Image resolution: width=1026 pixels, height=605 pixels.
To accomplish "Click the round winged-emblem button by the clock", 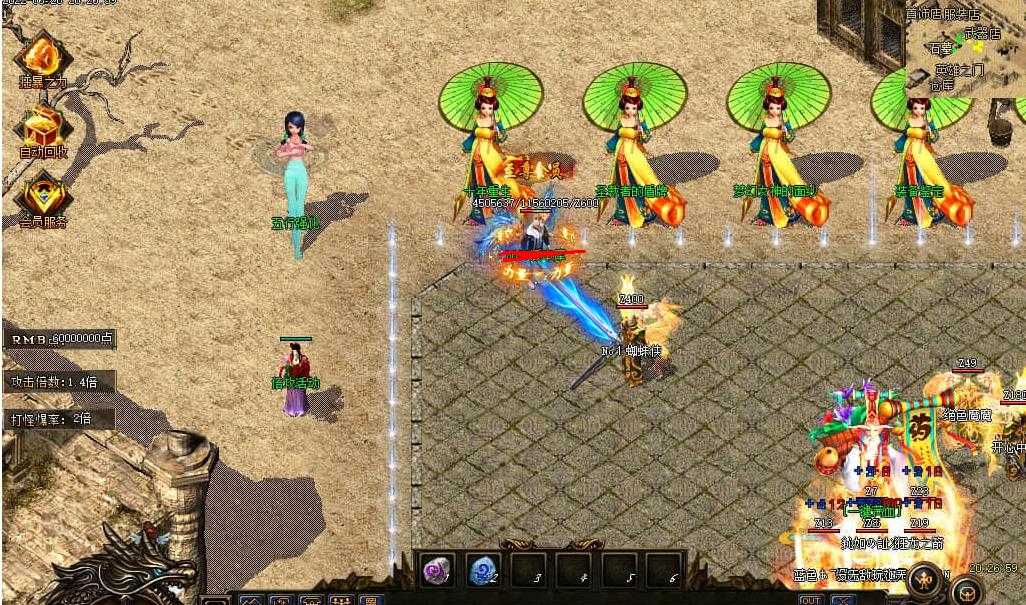I will pos(926,578).
